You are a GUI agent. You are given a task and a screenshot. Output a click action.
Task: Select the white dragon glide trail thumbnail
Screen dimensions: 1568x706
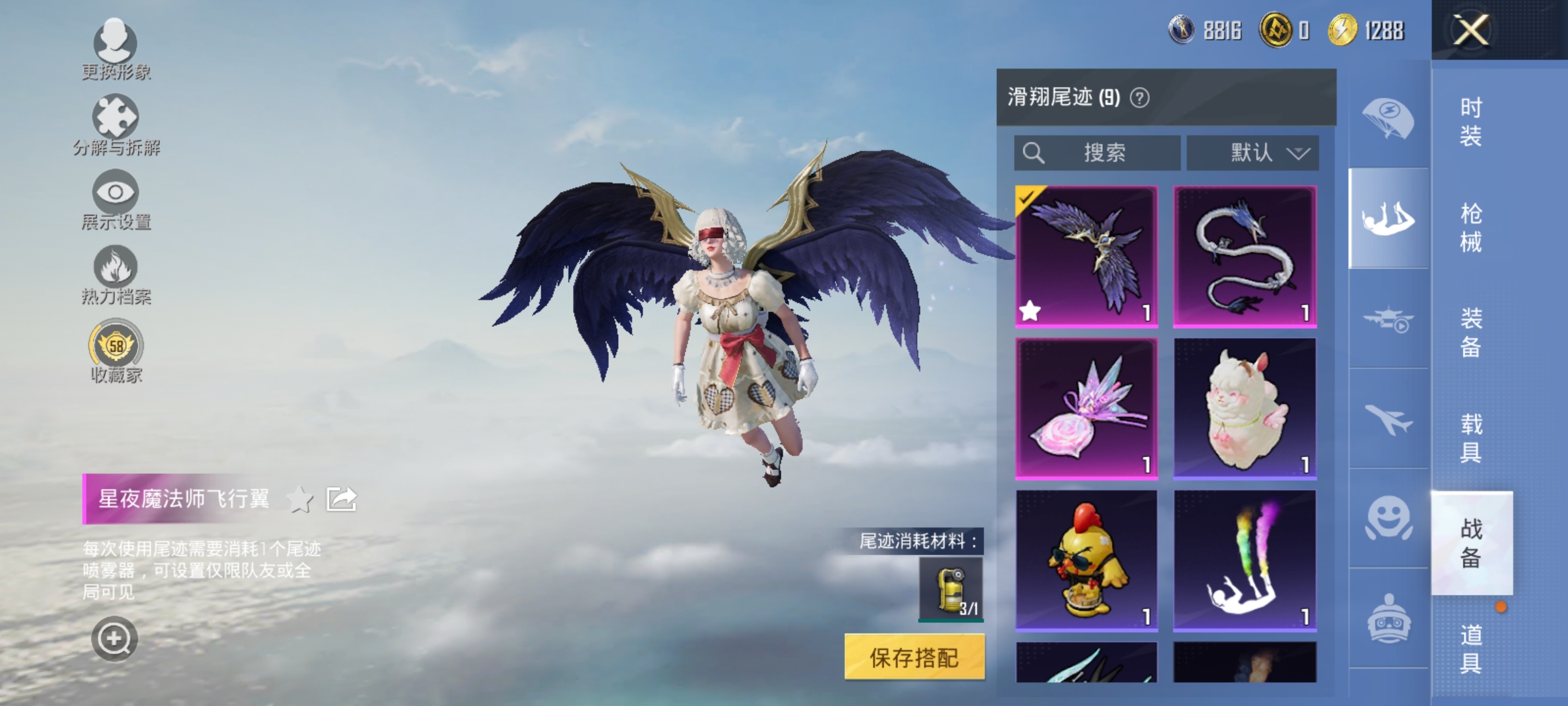[x=1245, y=255]
